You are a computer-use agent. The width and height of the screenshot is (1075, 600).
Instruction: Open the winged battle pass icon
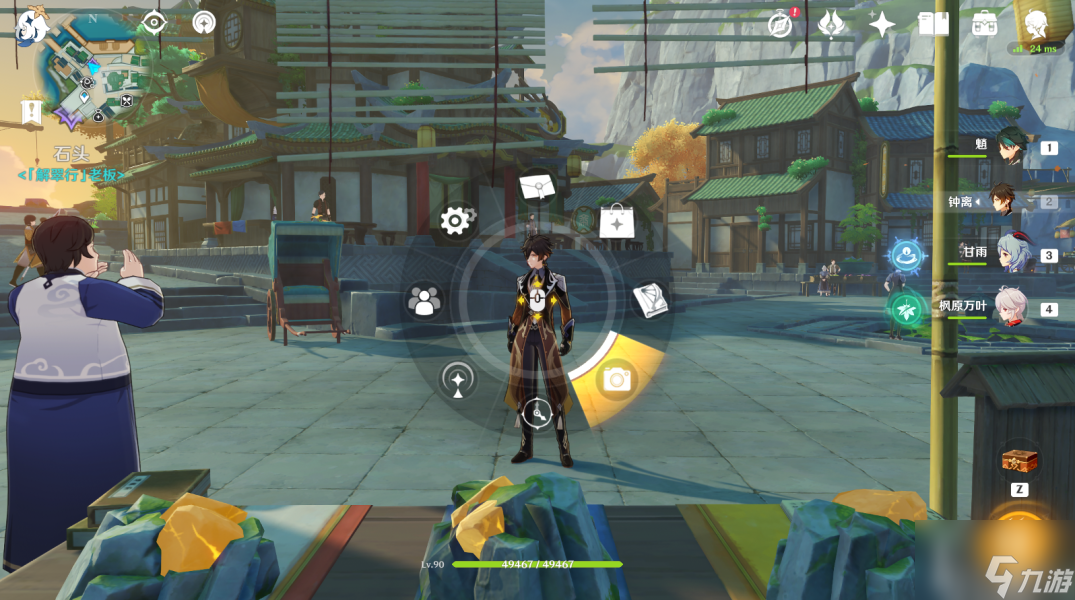click(x=831, y=24)
